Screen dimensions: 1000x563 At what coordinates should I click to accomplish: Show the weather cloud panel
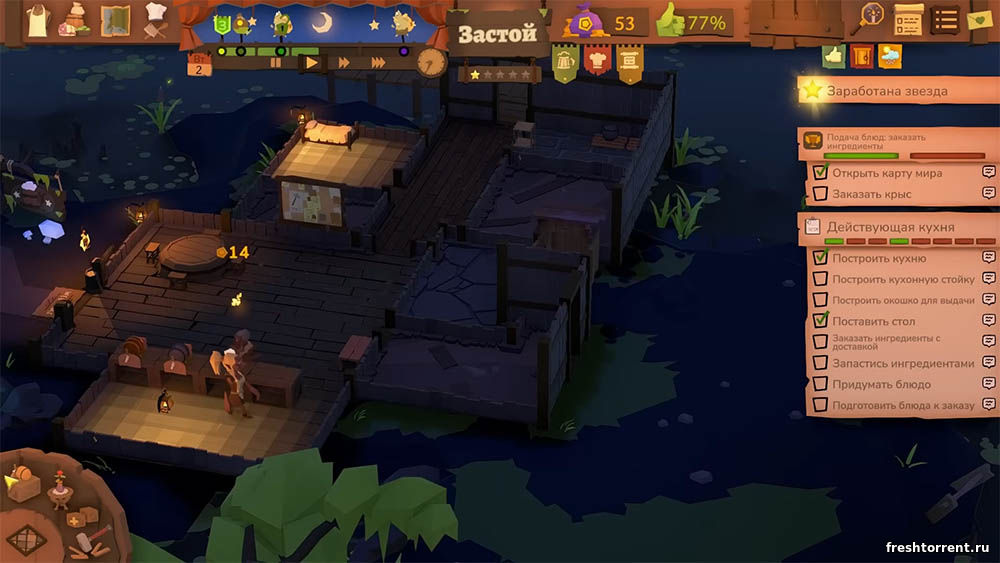[x=889, y=57]
